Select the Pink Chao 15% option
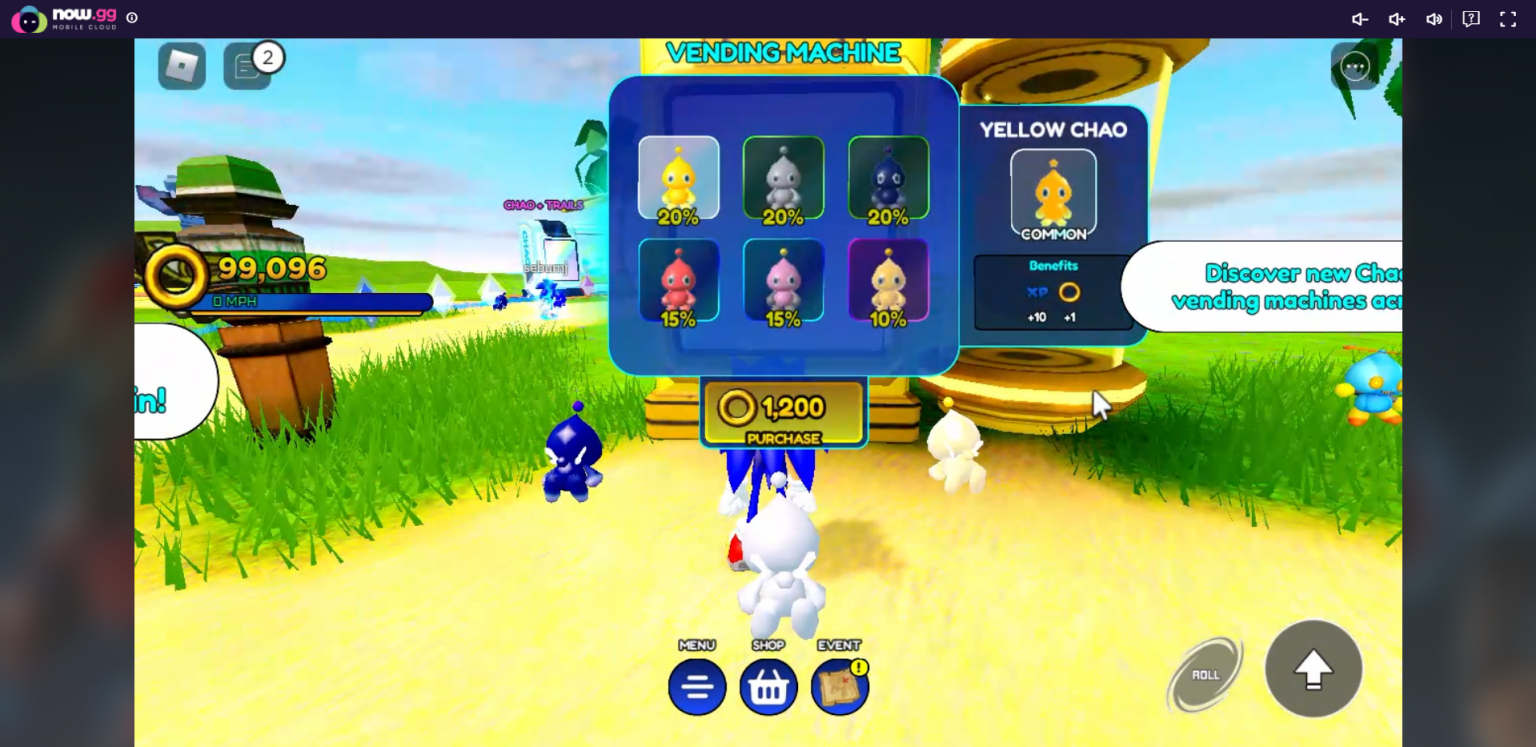The height and width of the screenshot is (747, 1536). (783, 280)
